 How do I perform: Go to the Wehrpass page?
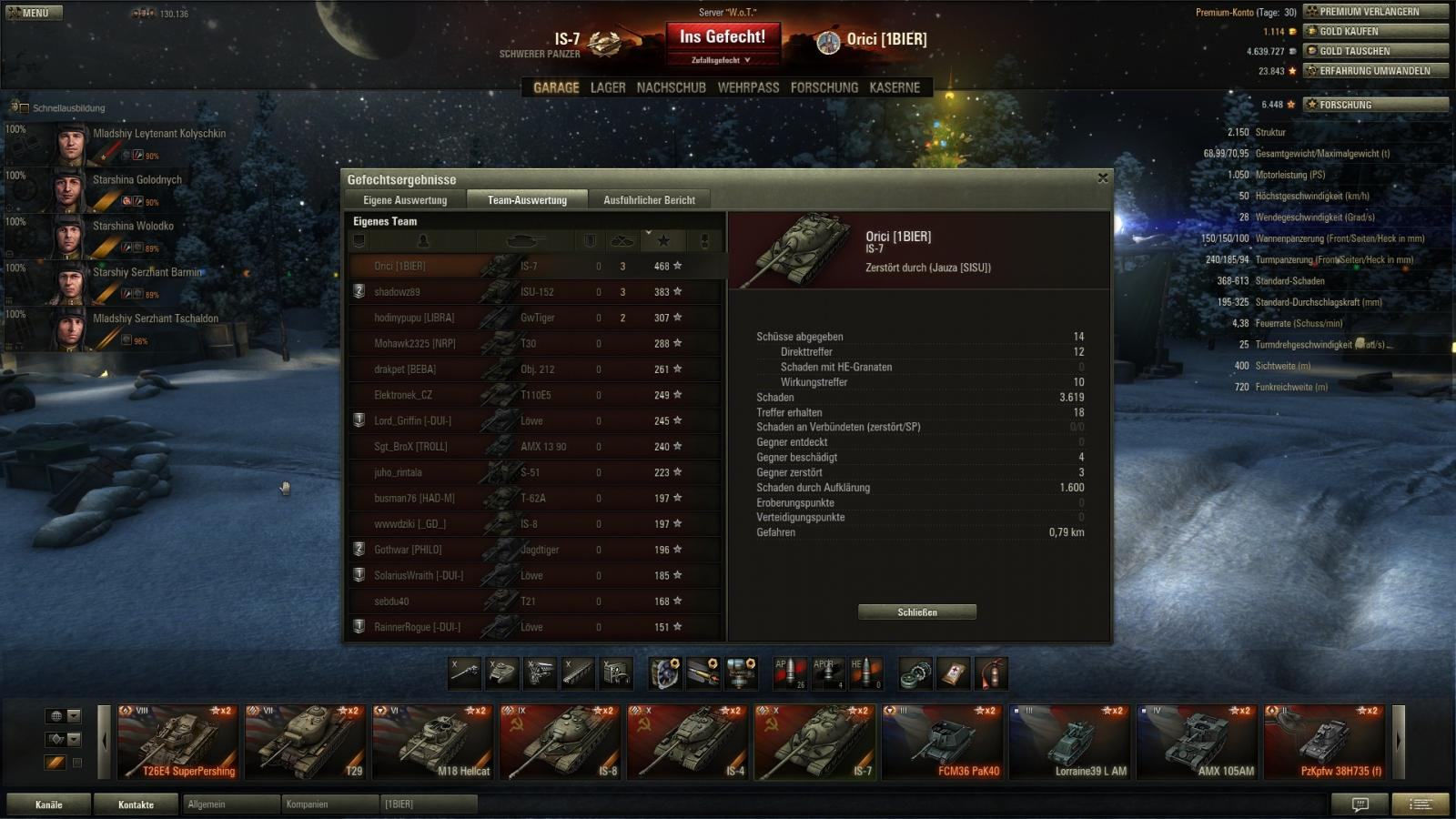pyautogui.click(x=748, y=87)
